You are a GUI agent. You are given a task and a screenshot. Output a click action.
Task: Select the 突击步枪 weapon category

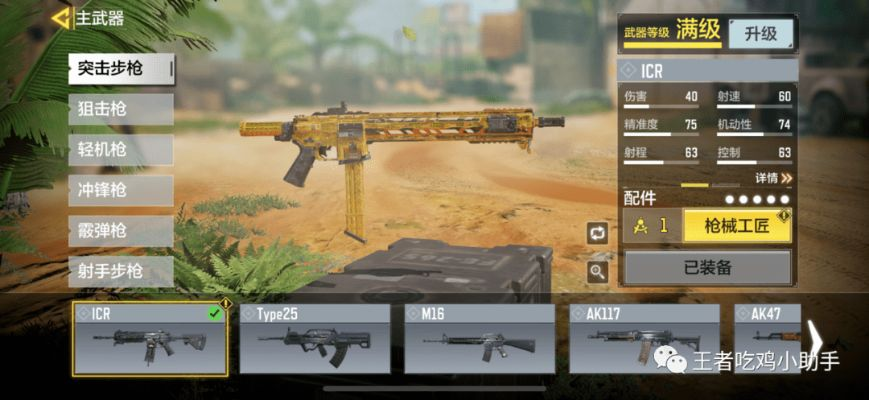click(120, 68)
